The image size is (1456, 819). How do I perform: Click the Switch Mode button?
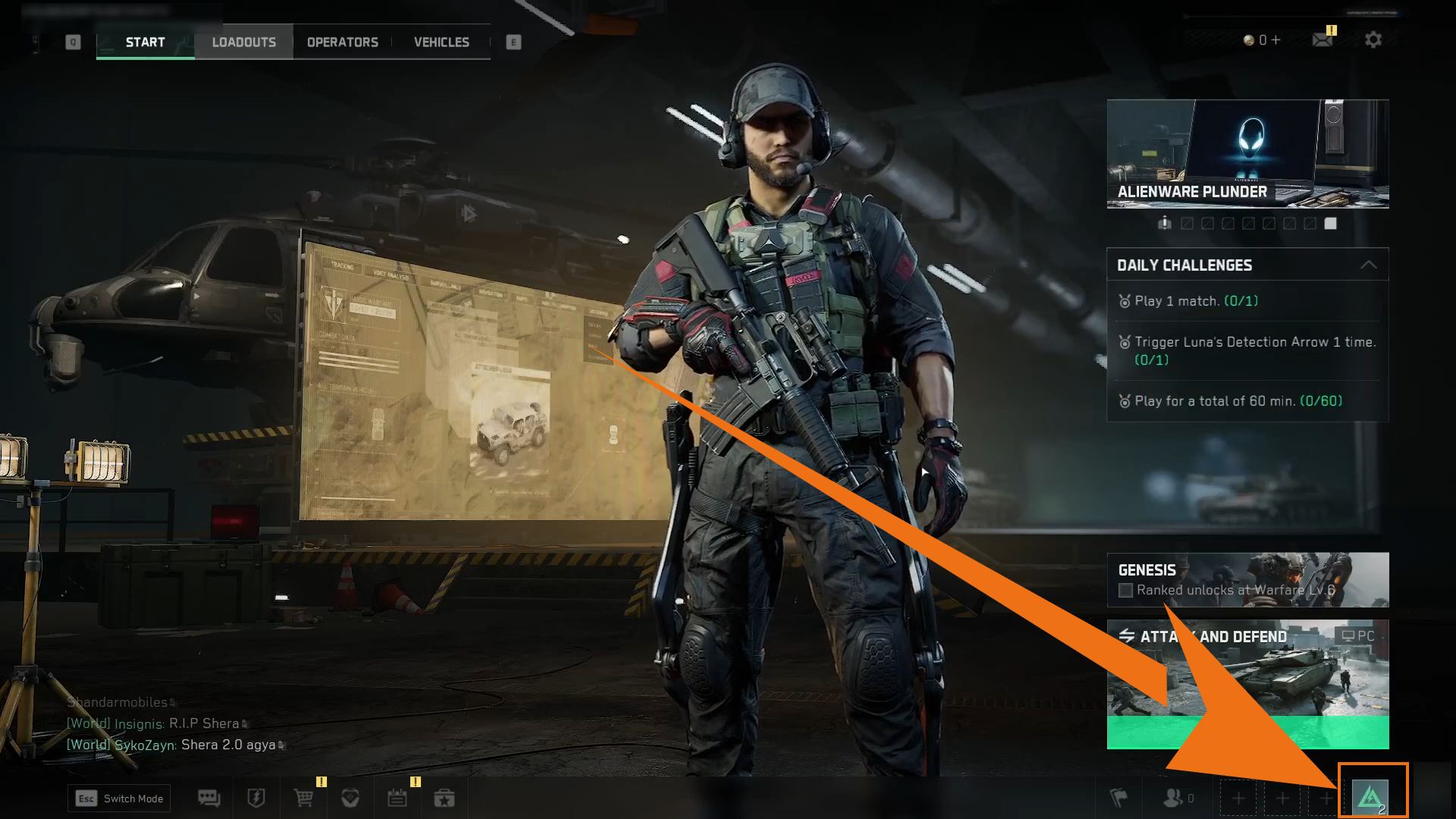coord(119,799)
